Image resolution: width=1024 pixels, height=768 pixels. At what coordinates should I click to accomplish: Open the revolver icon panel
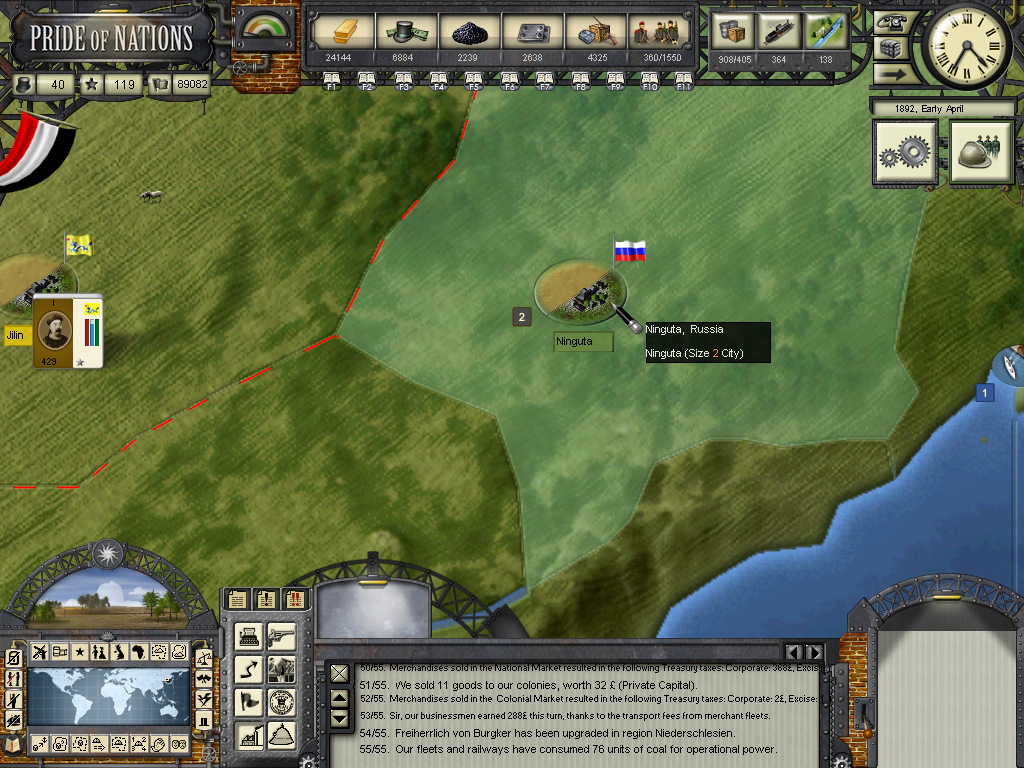point(281,637)
